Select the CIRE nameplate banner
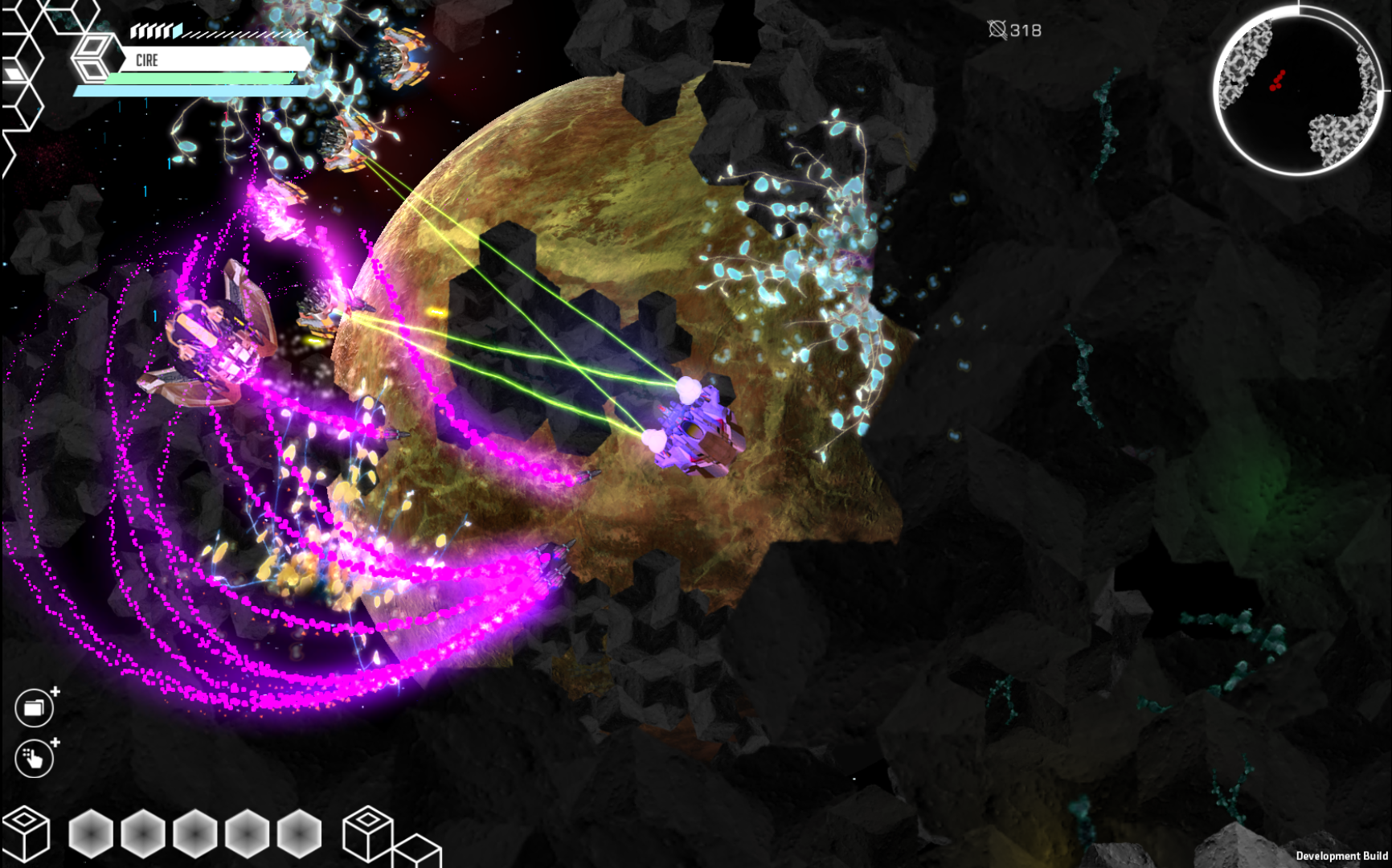 pyautogui.click(x=213, y=59)
